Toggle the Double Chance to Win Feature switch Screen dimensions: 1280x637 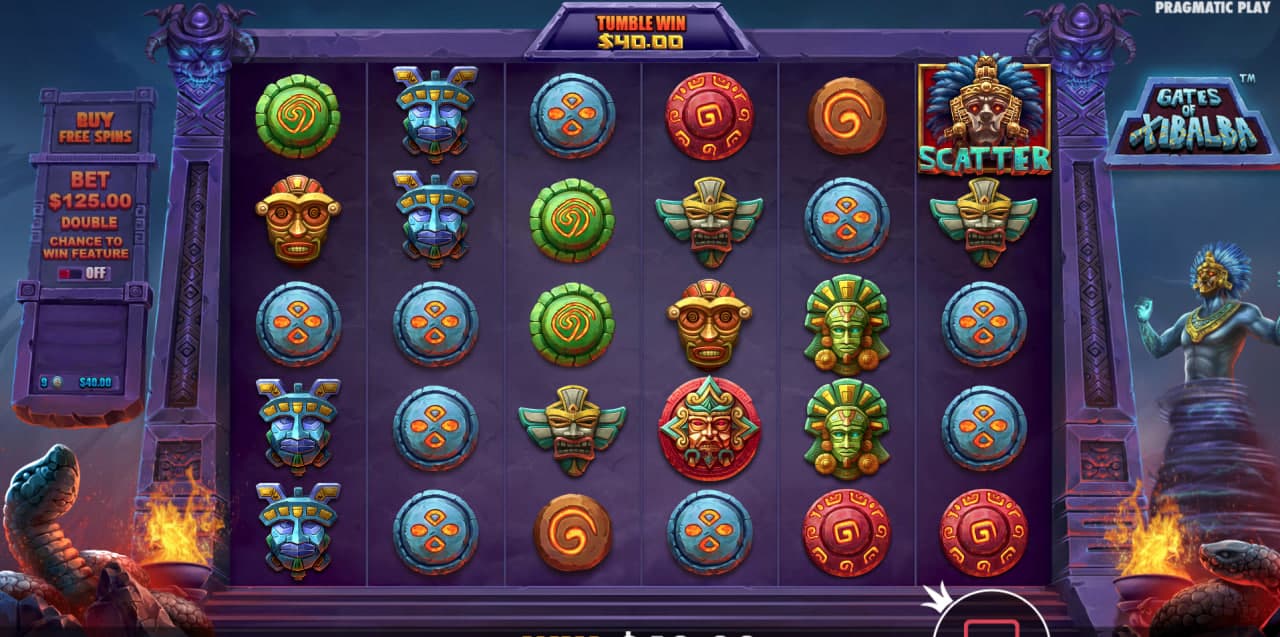[x=83, y=272]
